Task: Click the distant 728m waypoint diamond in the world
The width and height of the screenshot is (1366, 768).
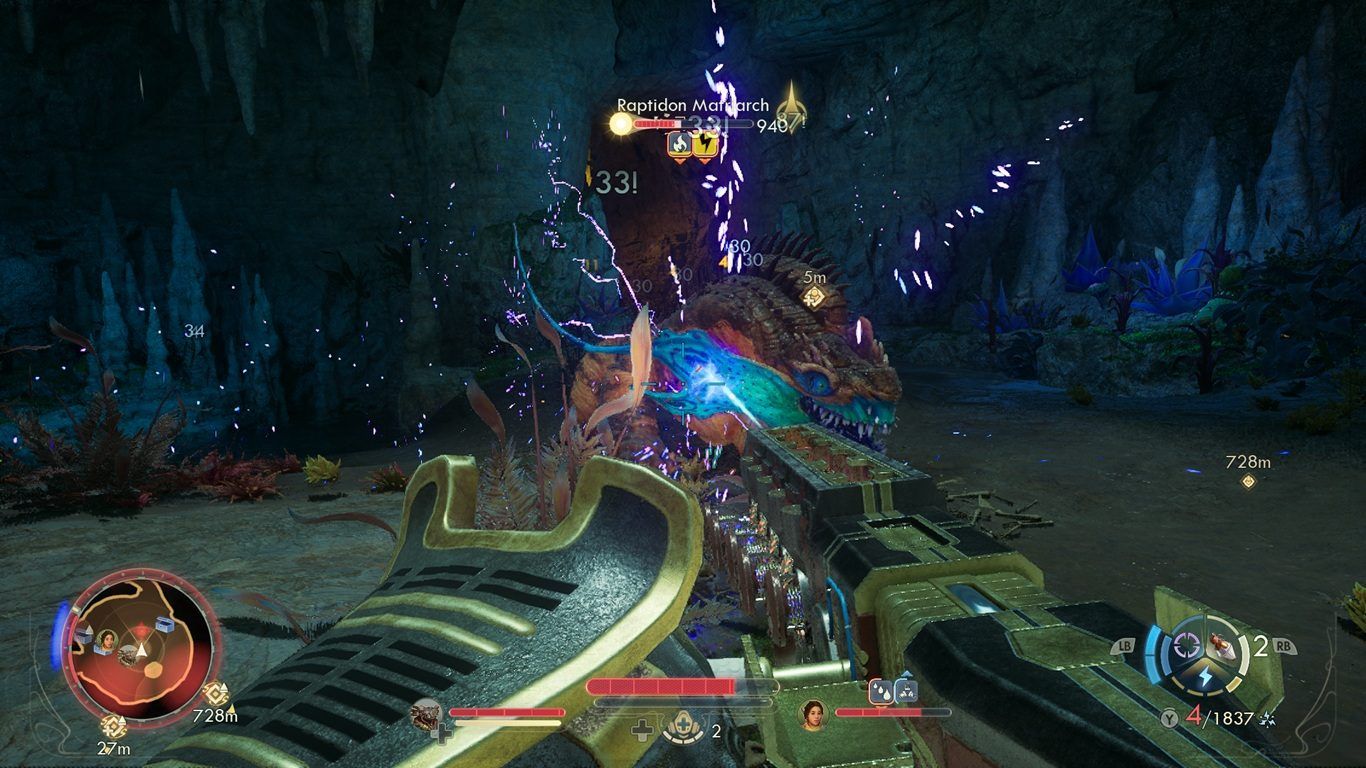Action: pyautogui.click(x=1248, y=481)
